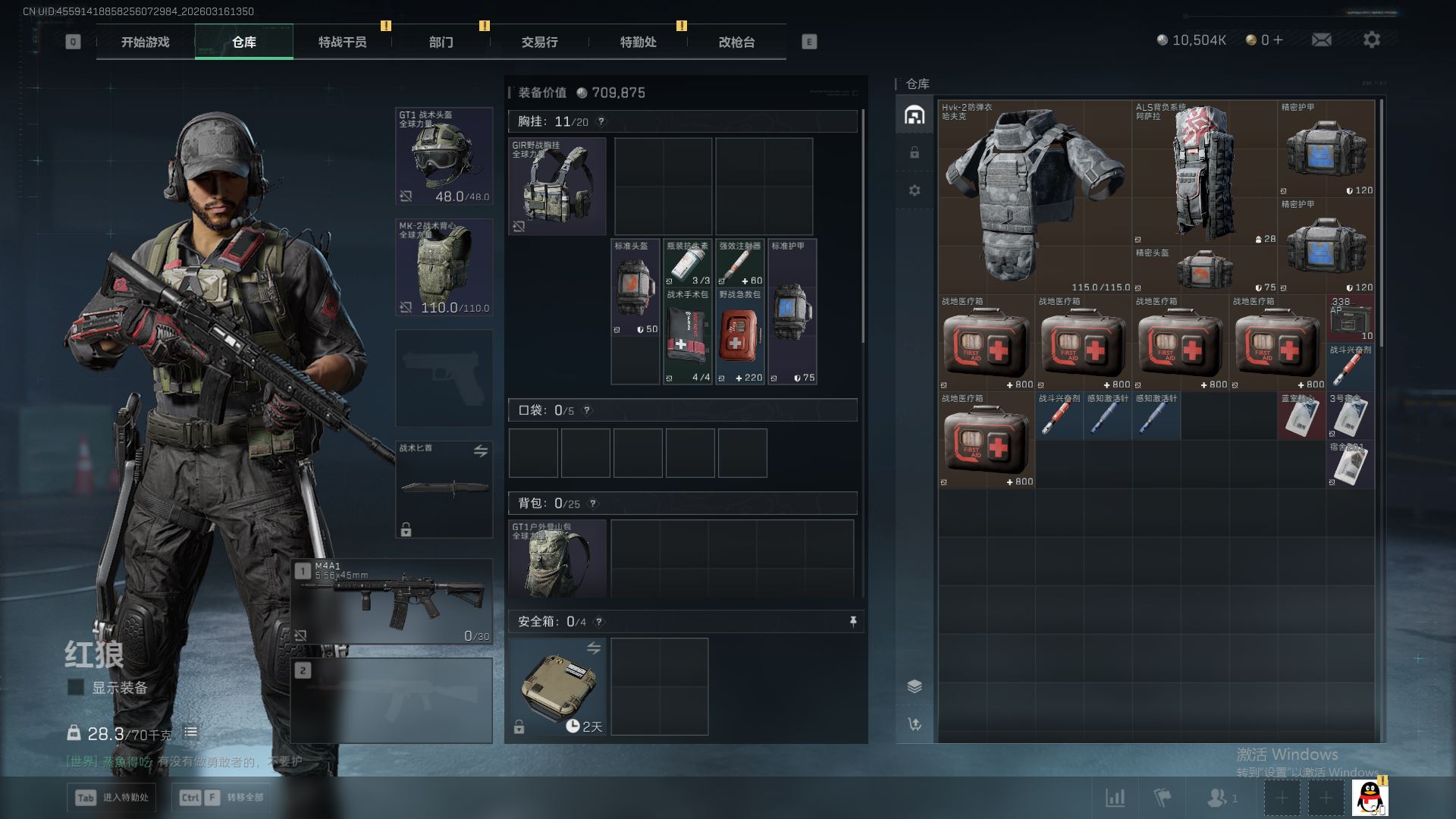1456x819 pixels.
Task: Open the QQ penguin overlay icon
Action: coord(1369,797)
